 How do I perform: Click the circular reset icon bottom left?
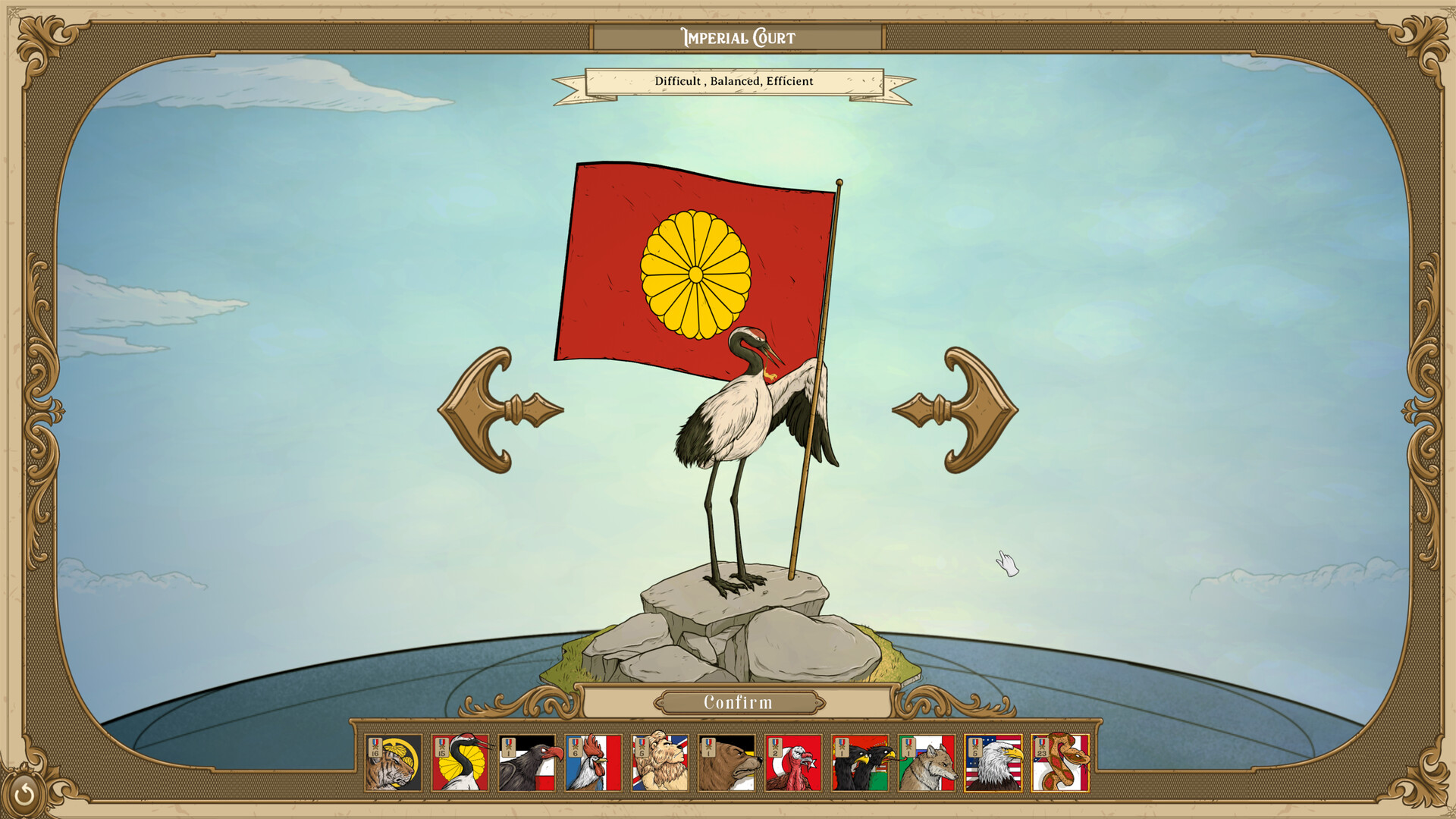(x=25, y=794)
